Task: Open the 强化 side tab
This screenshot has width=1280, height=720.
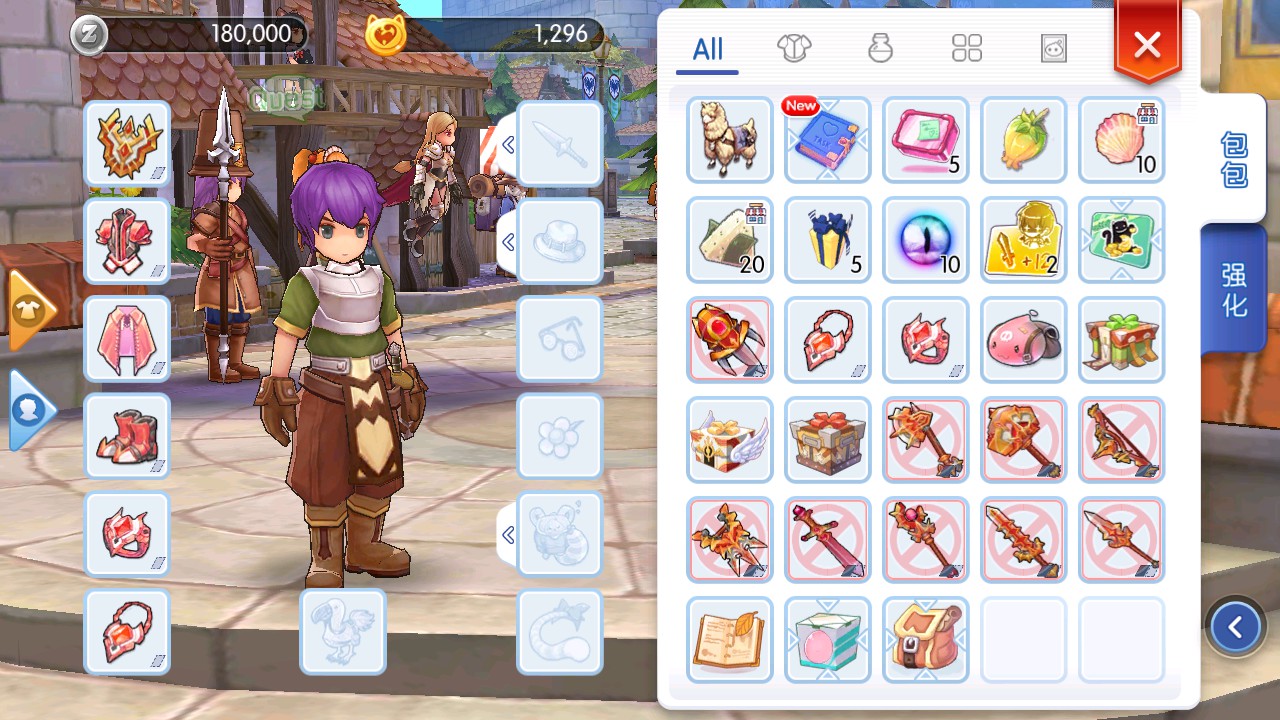Action: point(1234,290)
